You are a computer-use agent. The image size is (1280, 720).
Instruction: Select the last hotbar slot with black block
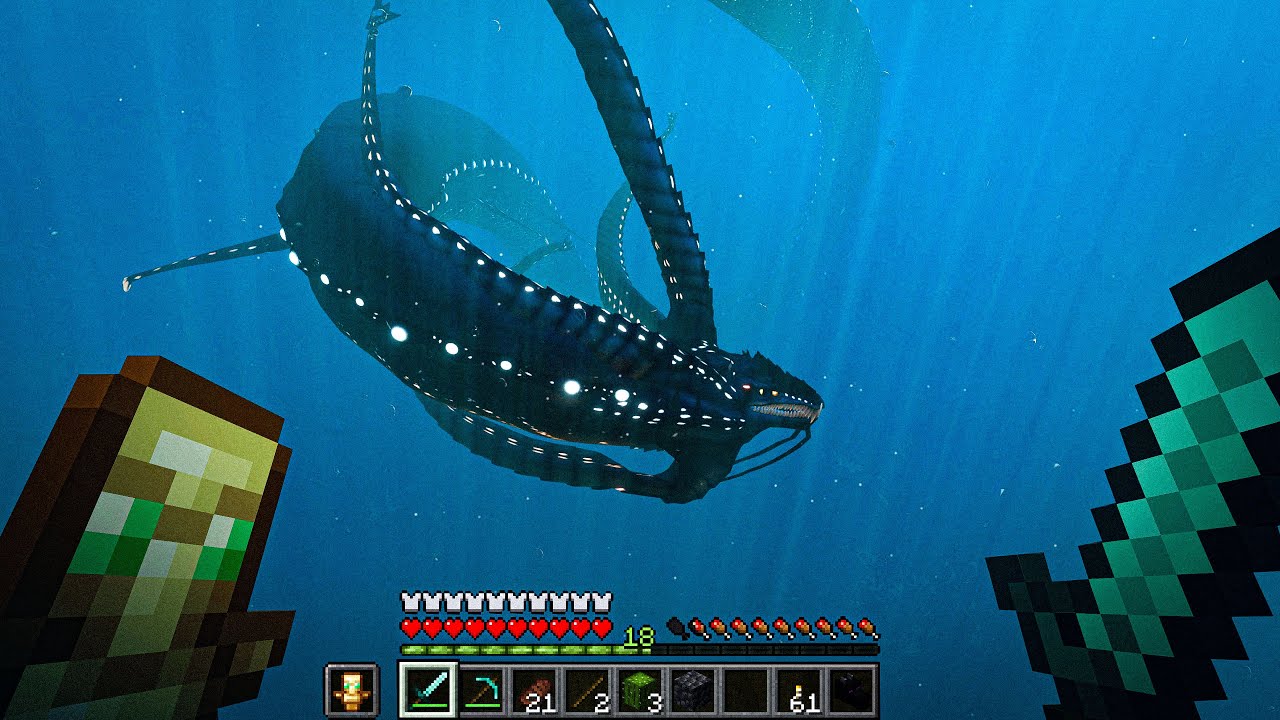pyautogui.click(x=853, y=690)
